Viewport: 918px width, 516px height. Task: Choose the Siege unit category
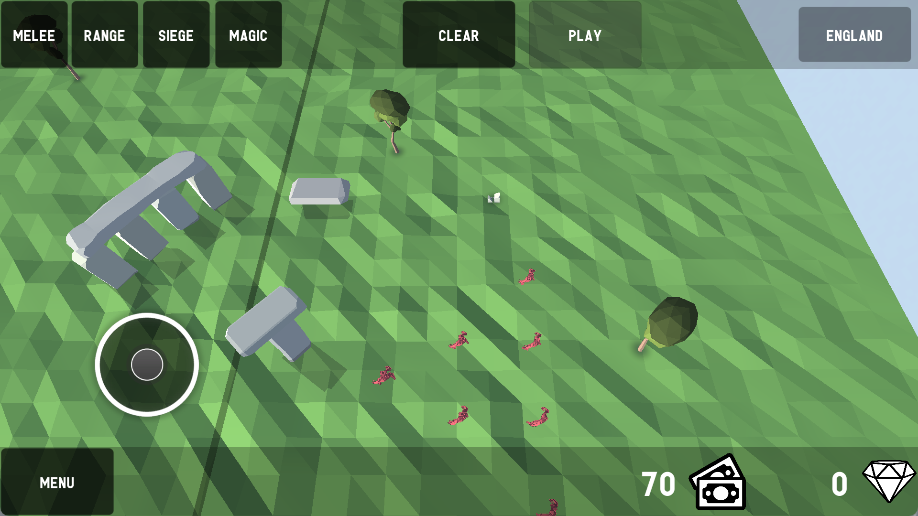176,35
